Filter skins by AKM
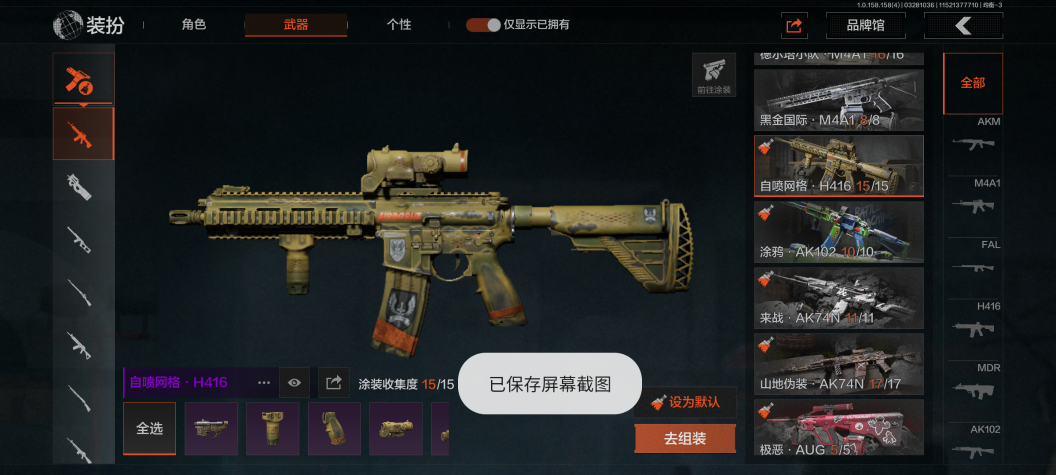 pos(973,137)
